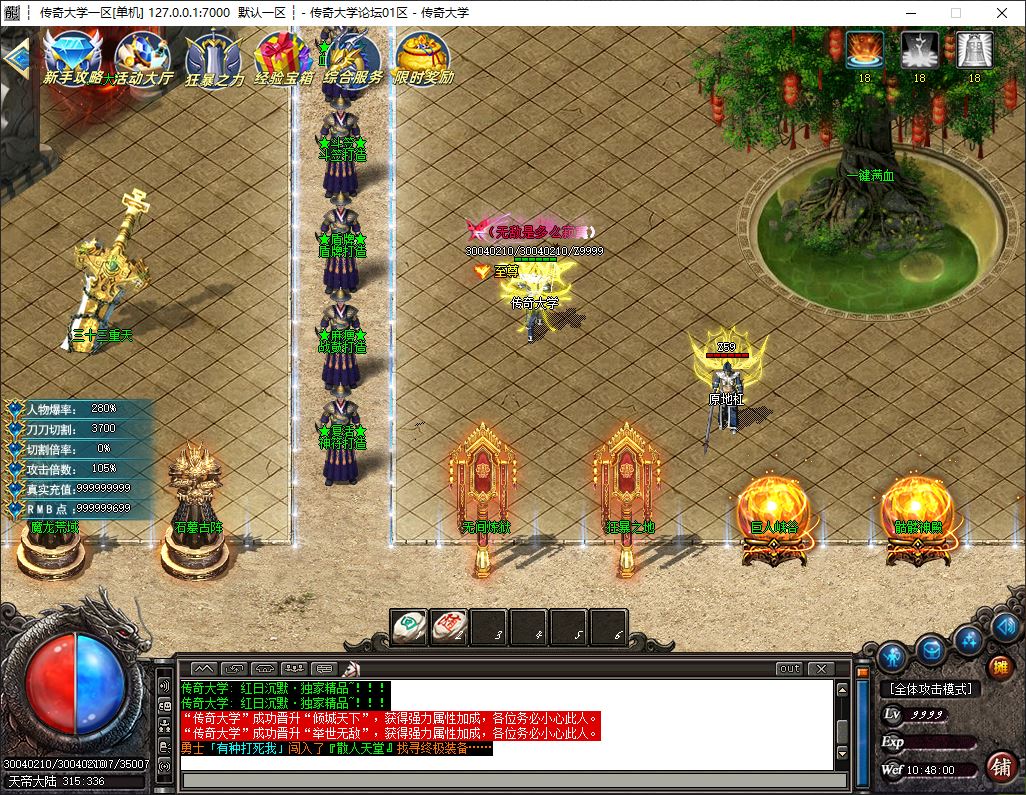Select the orange fire burst skill icon
Screen dimensions: 1026x795
[864, 50]
